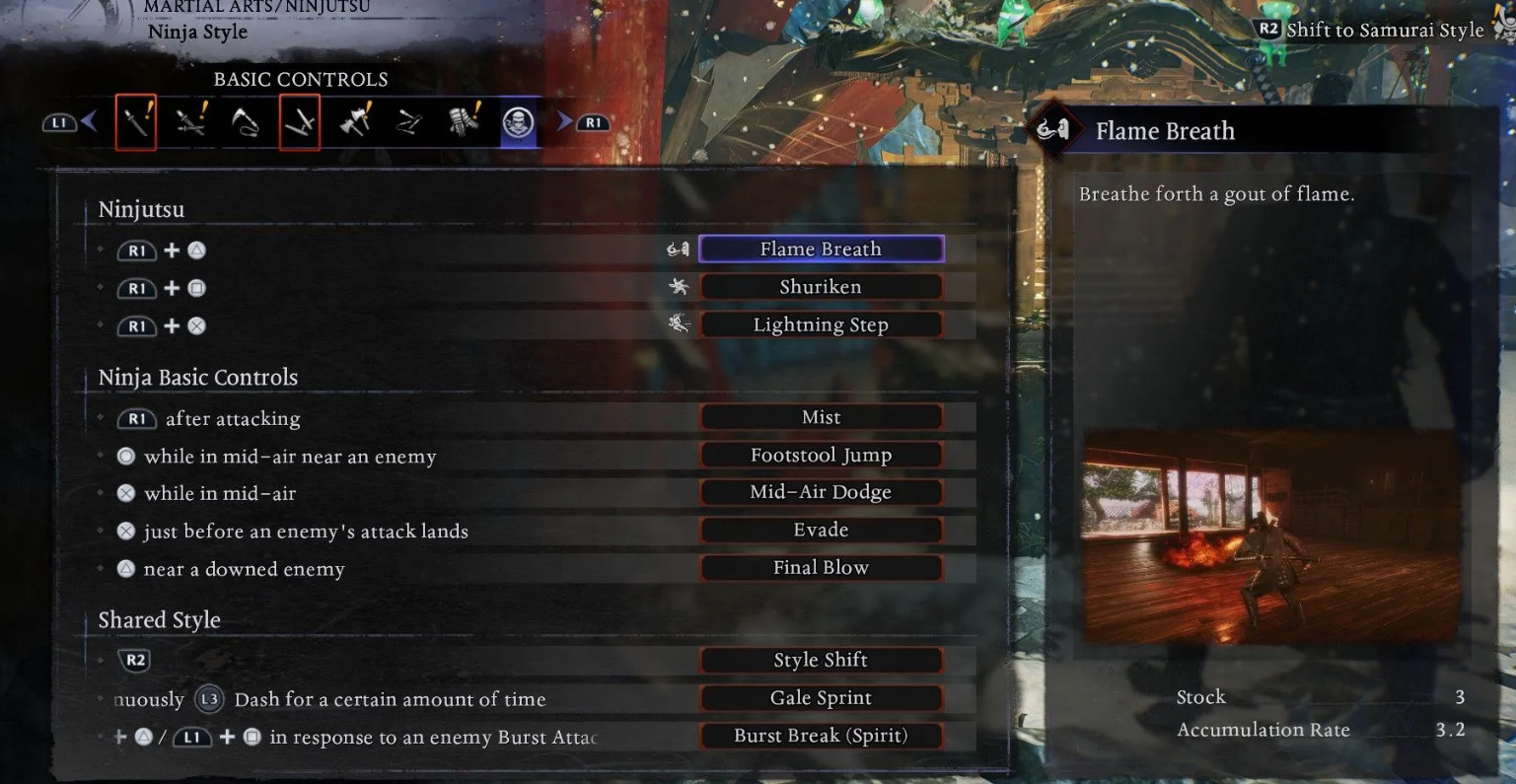Open the Final Blow entry

(821, 568)
